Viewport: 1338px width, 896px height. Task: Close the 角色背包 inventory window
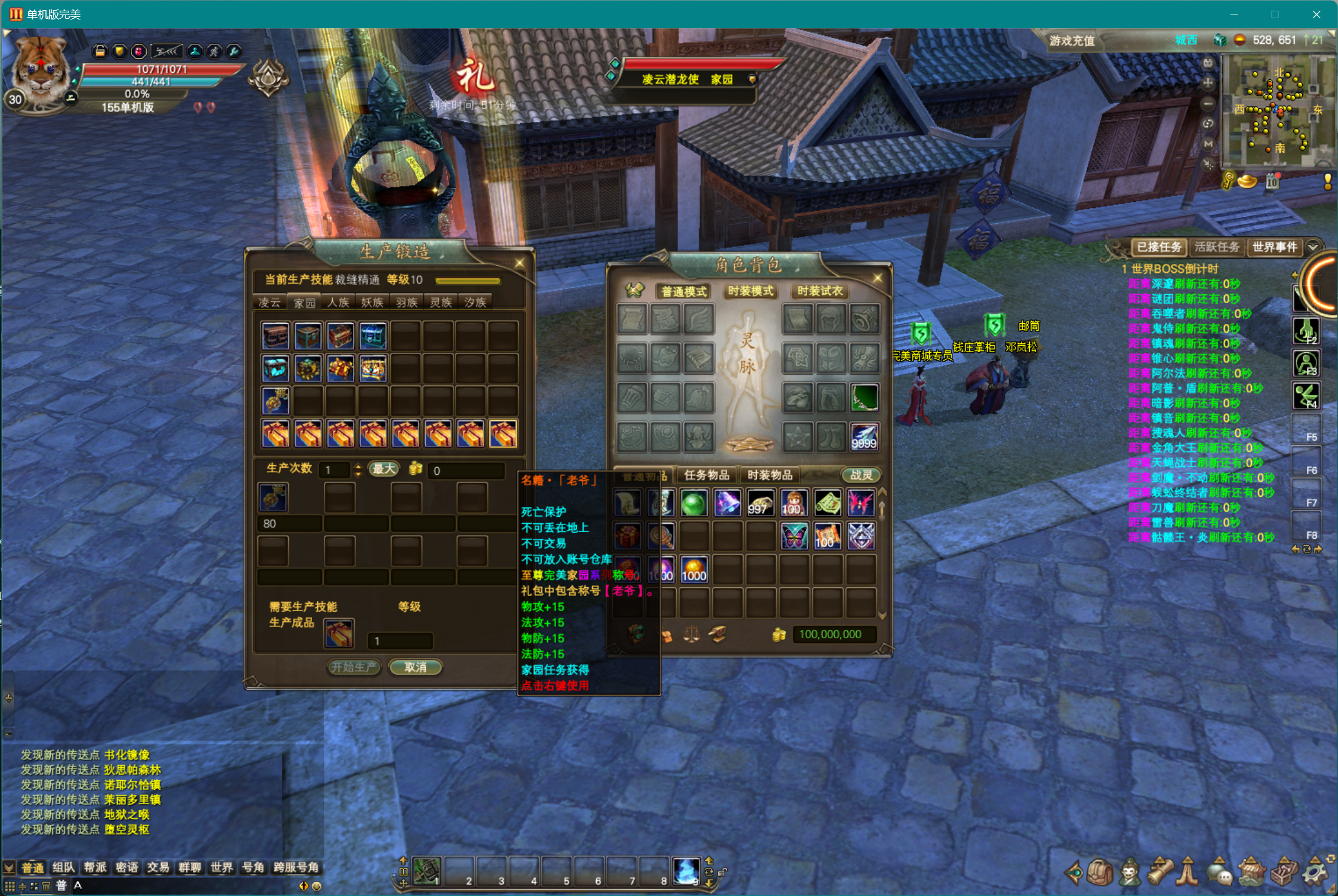878,277
